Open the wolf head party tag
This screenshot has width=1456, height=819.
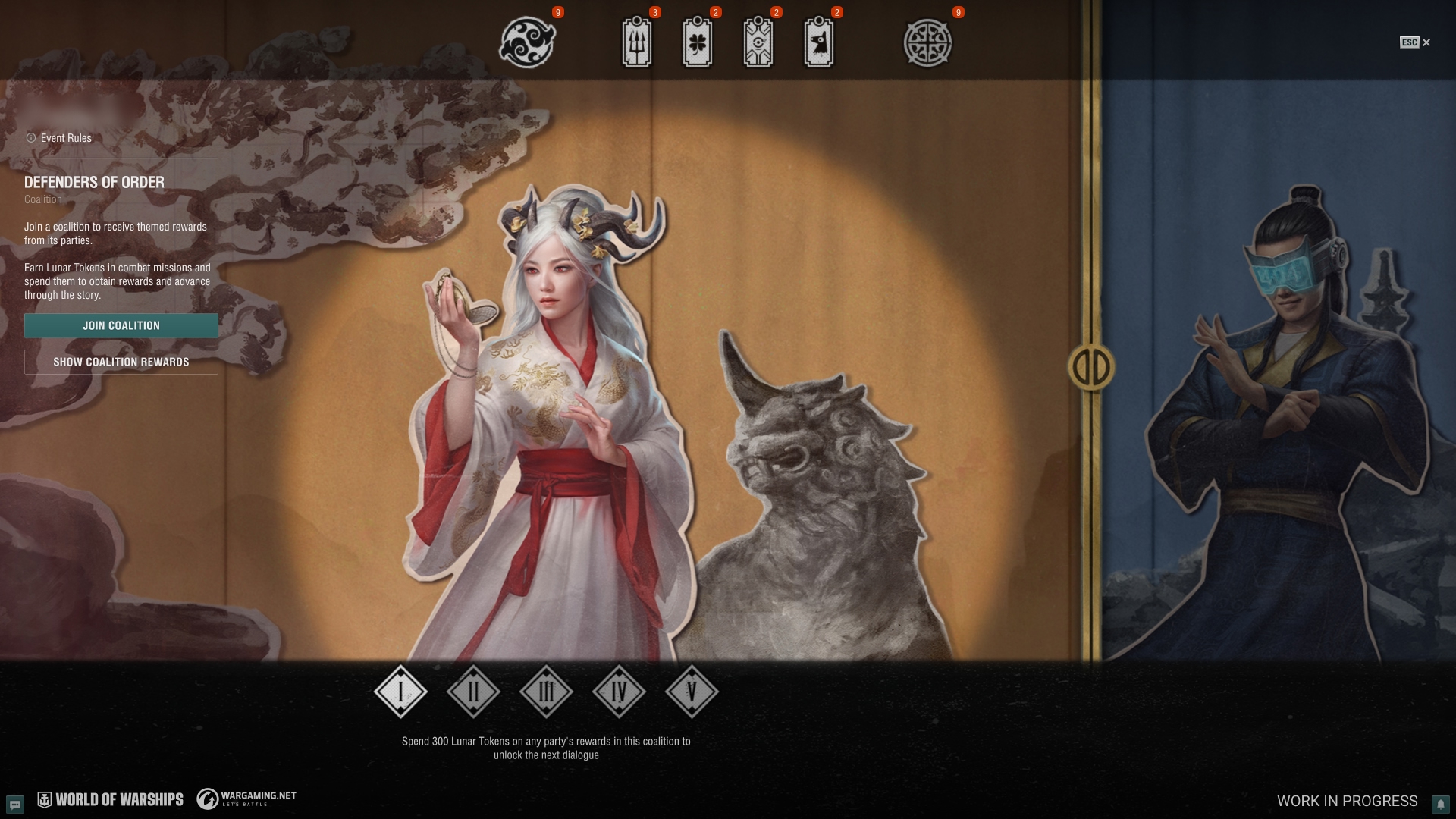[x=819, y=42]
